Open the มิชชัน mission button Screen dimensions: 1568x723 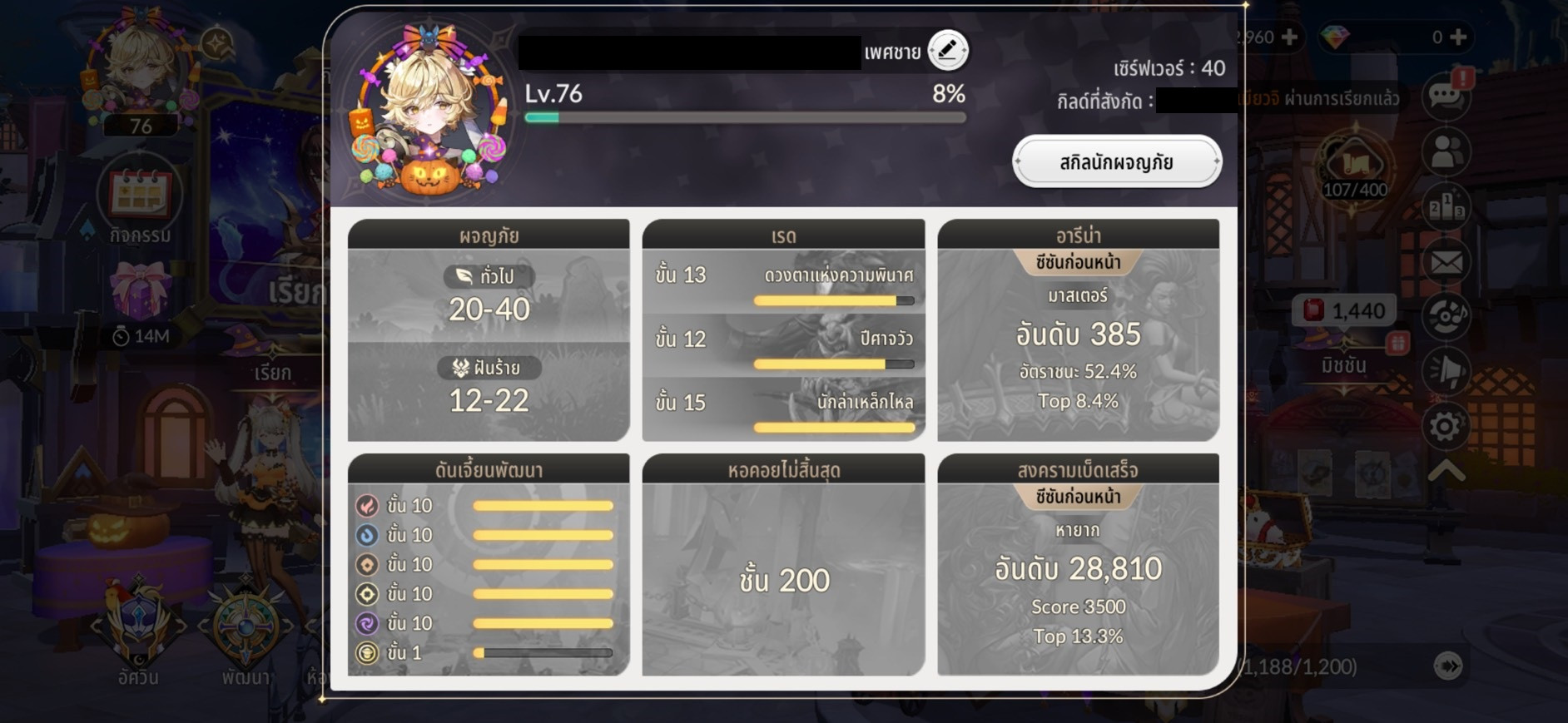pos(1343,349)
